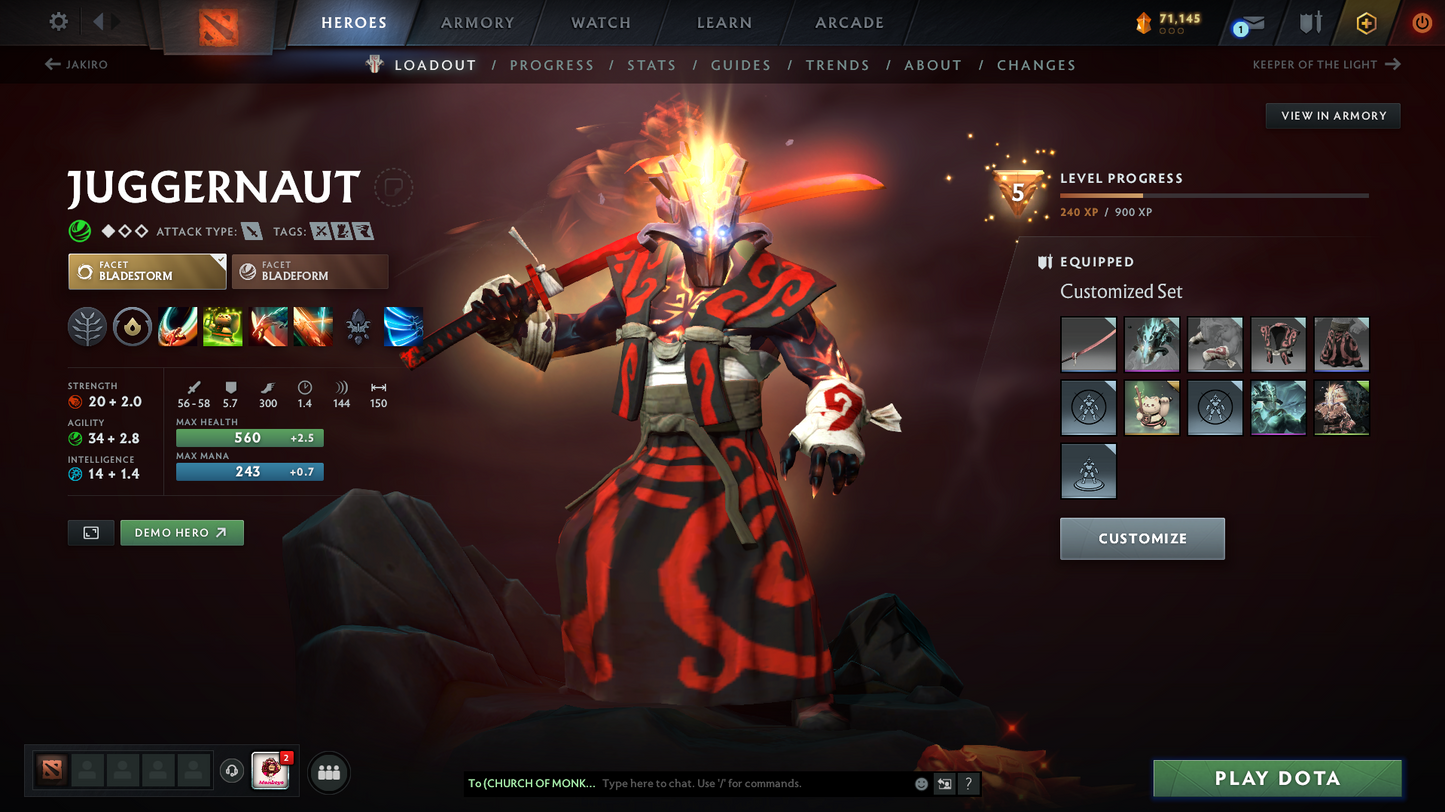Image resolution: width=1445 pixels, height=812 pixels.
Task: Select the equipped sword thumbnail in Customized Set
Action: point(1088,344)
